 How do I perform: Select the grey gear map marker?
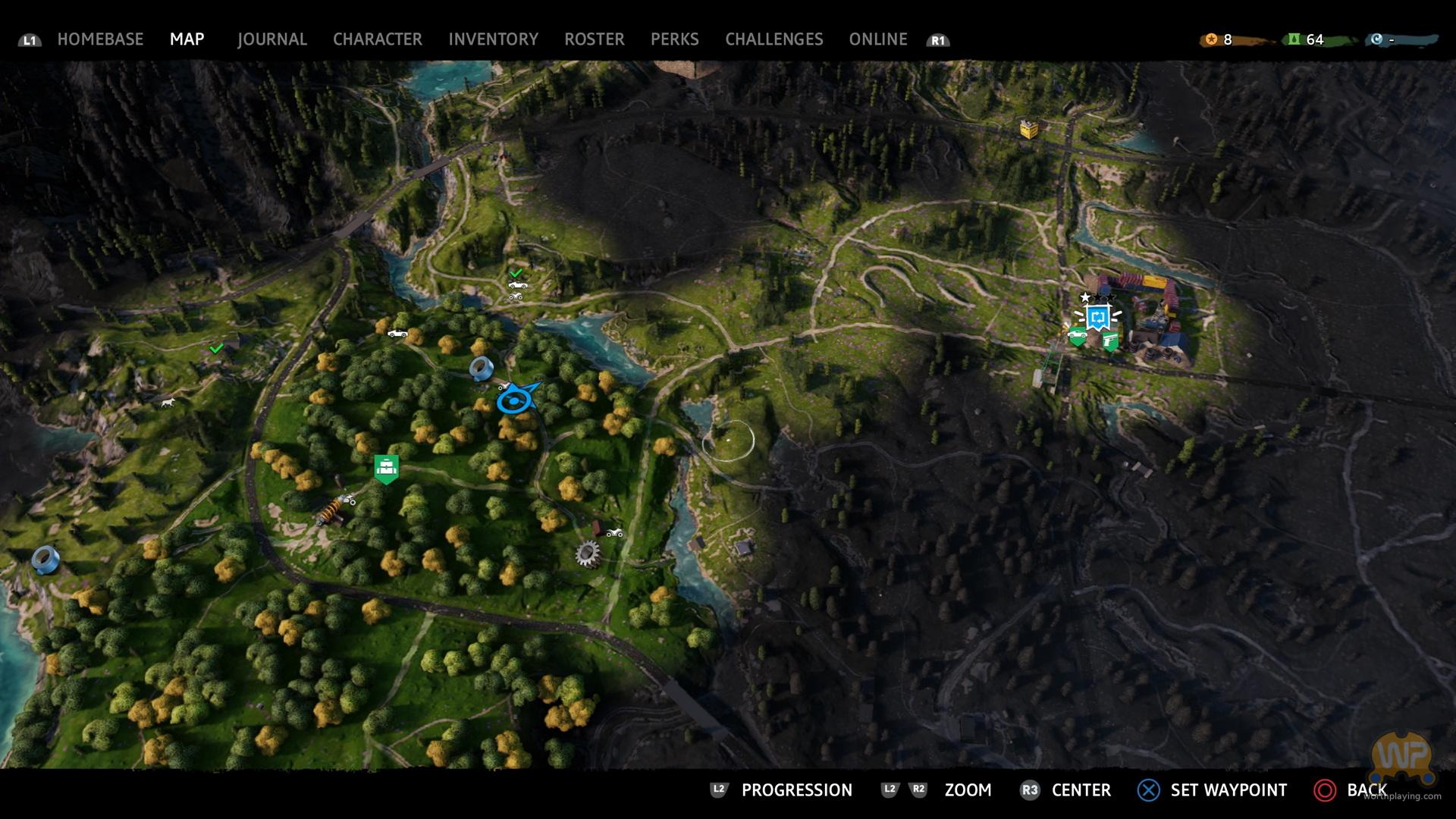[587, 554]
